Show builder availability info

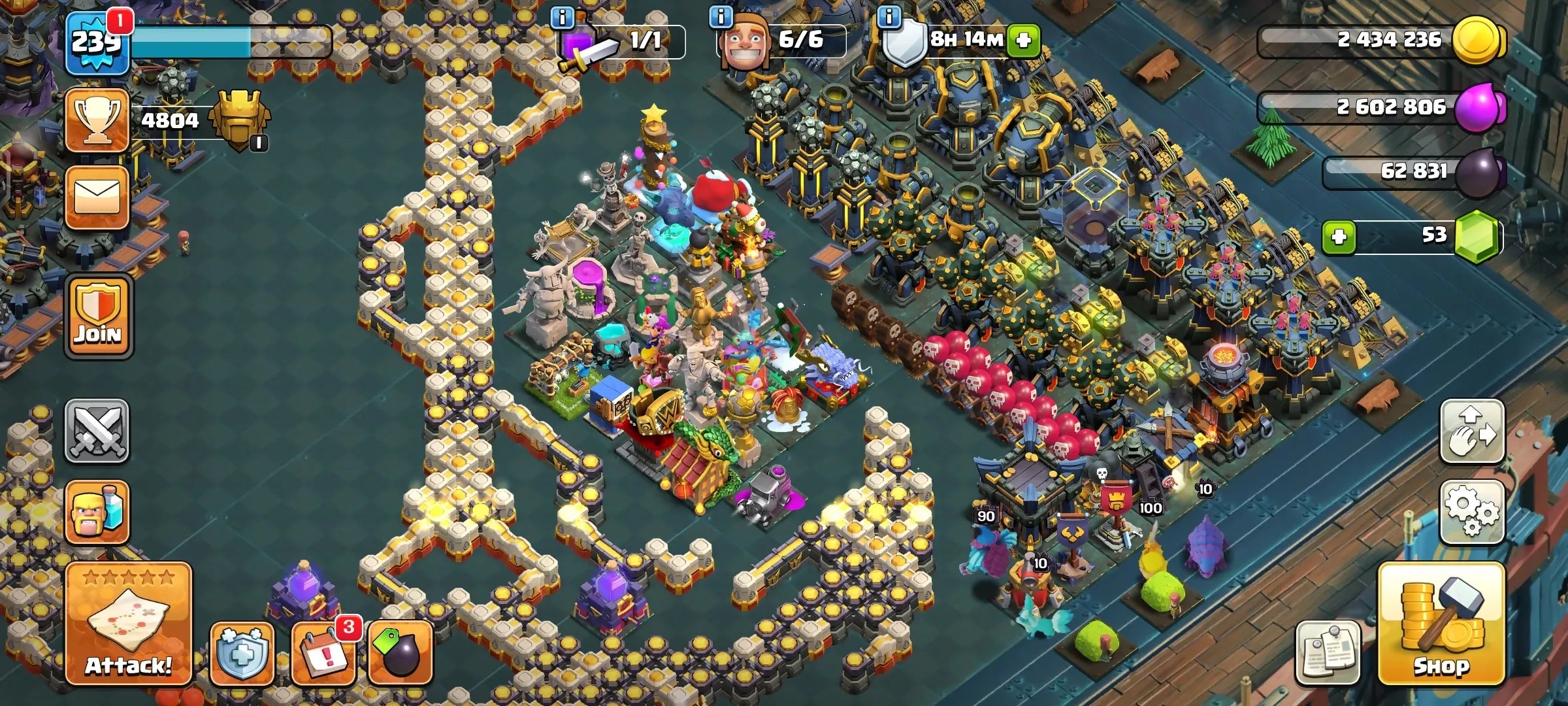coord(721,17)
